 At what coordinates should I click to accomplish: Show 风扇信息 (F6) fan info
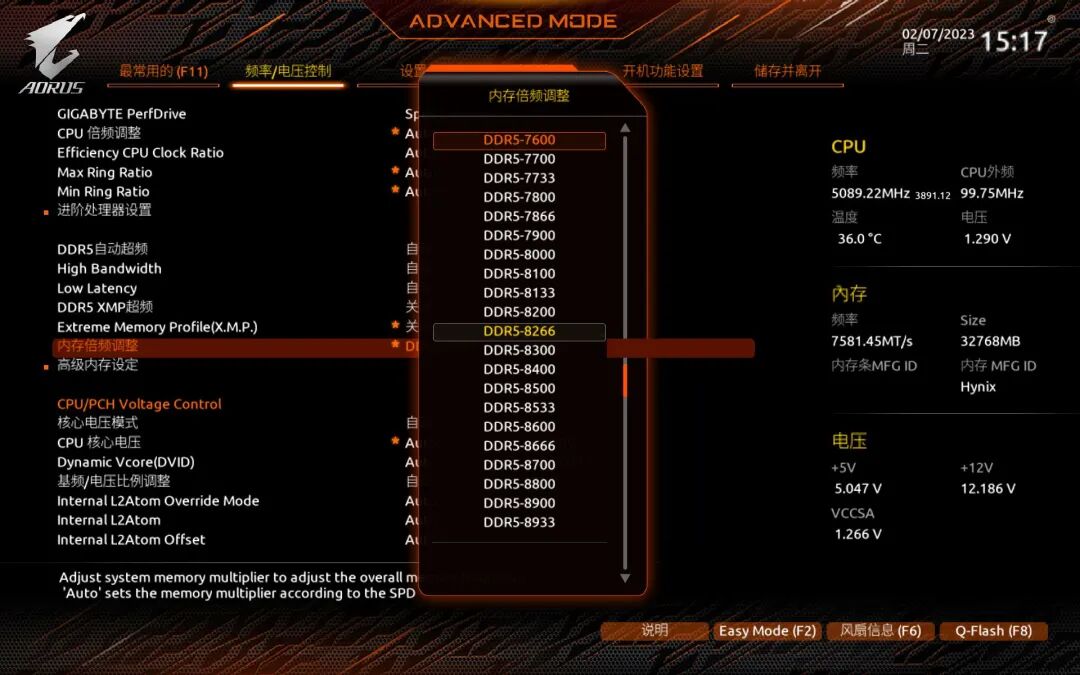pos(881,631)
